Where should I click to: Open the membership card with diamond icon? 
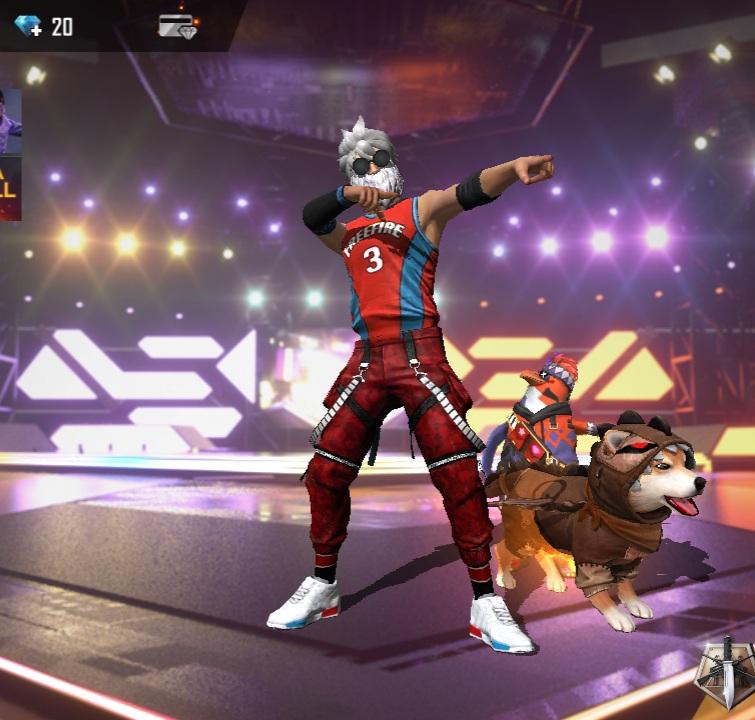pos(177,27)
